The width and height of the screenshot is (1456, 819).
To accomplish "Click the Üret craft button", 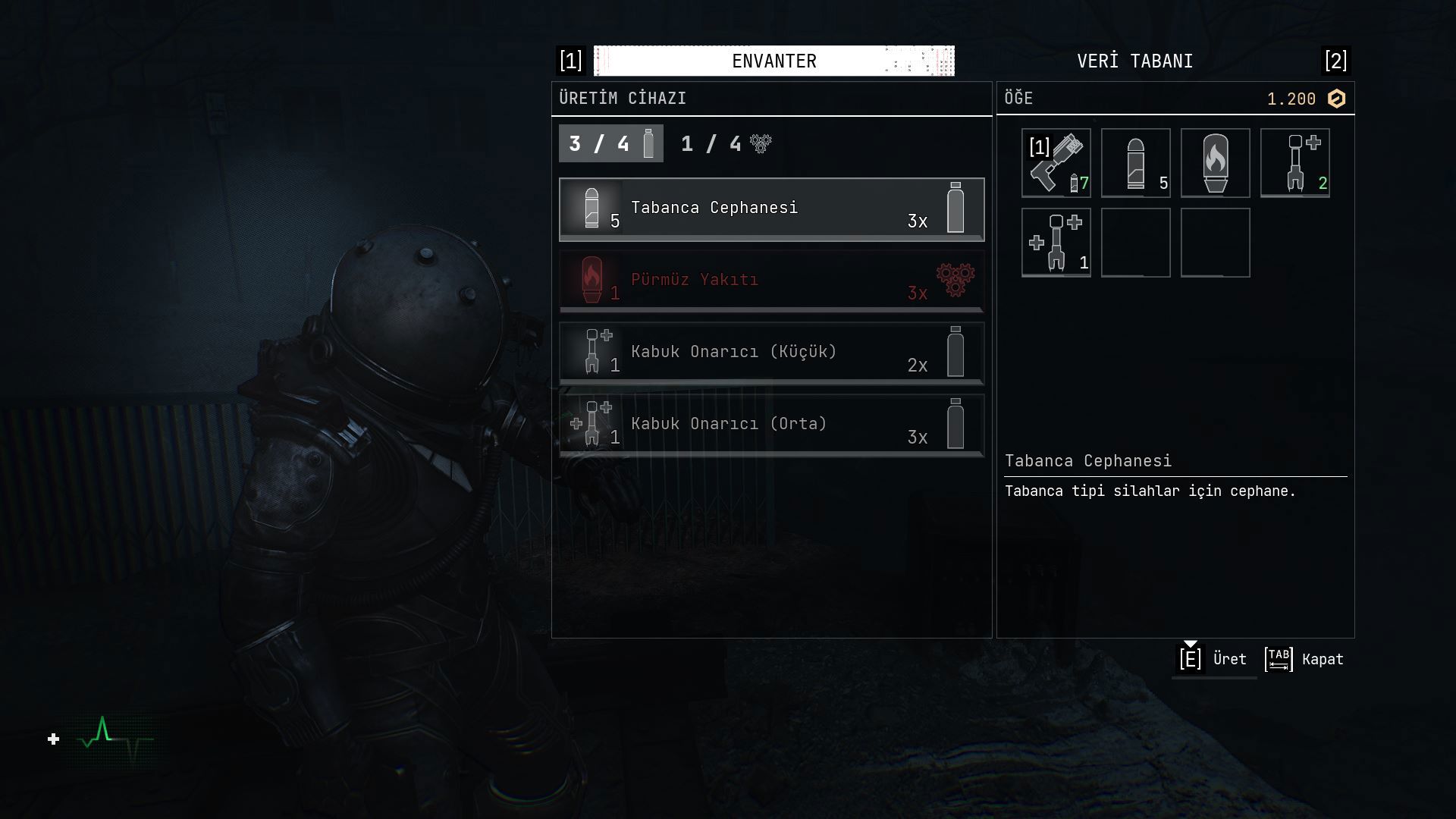I will [x=1213, y=659].
